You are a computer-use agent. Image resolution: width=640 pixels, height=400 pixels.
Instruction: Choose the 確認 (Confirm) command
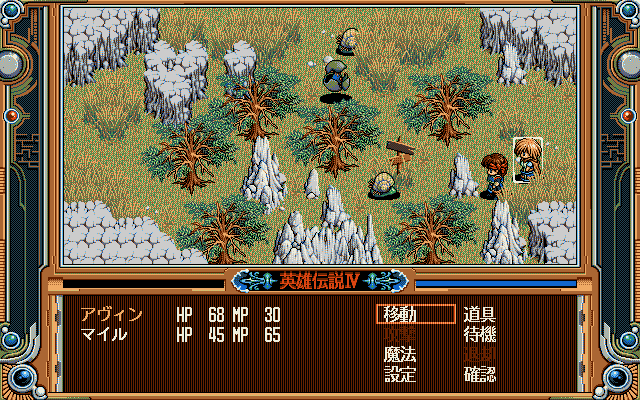480,375
